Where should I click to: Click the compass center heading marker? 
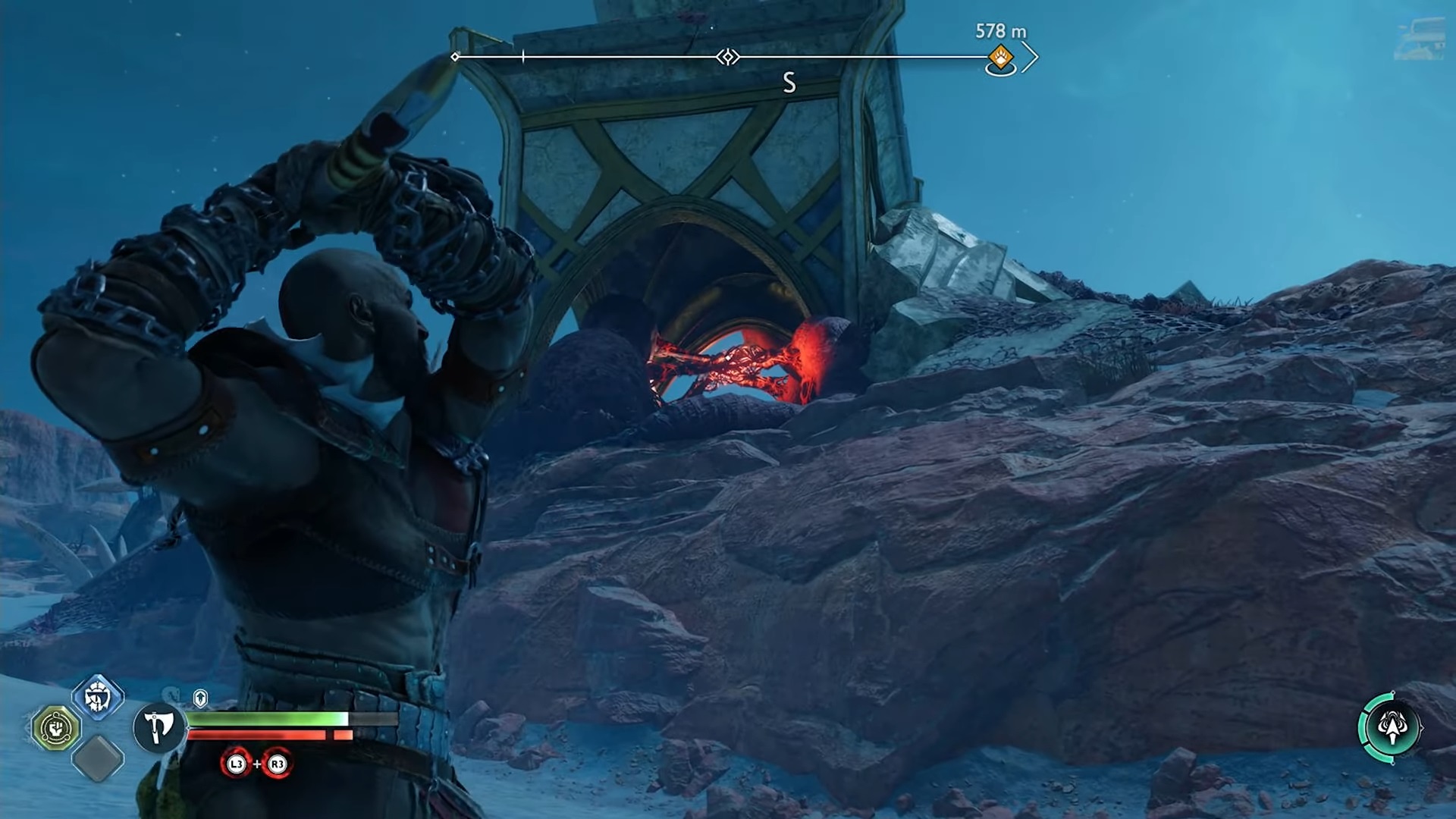(728, 57)
